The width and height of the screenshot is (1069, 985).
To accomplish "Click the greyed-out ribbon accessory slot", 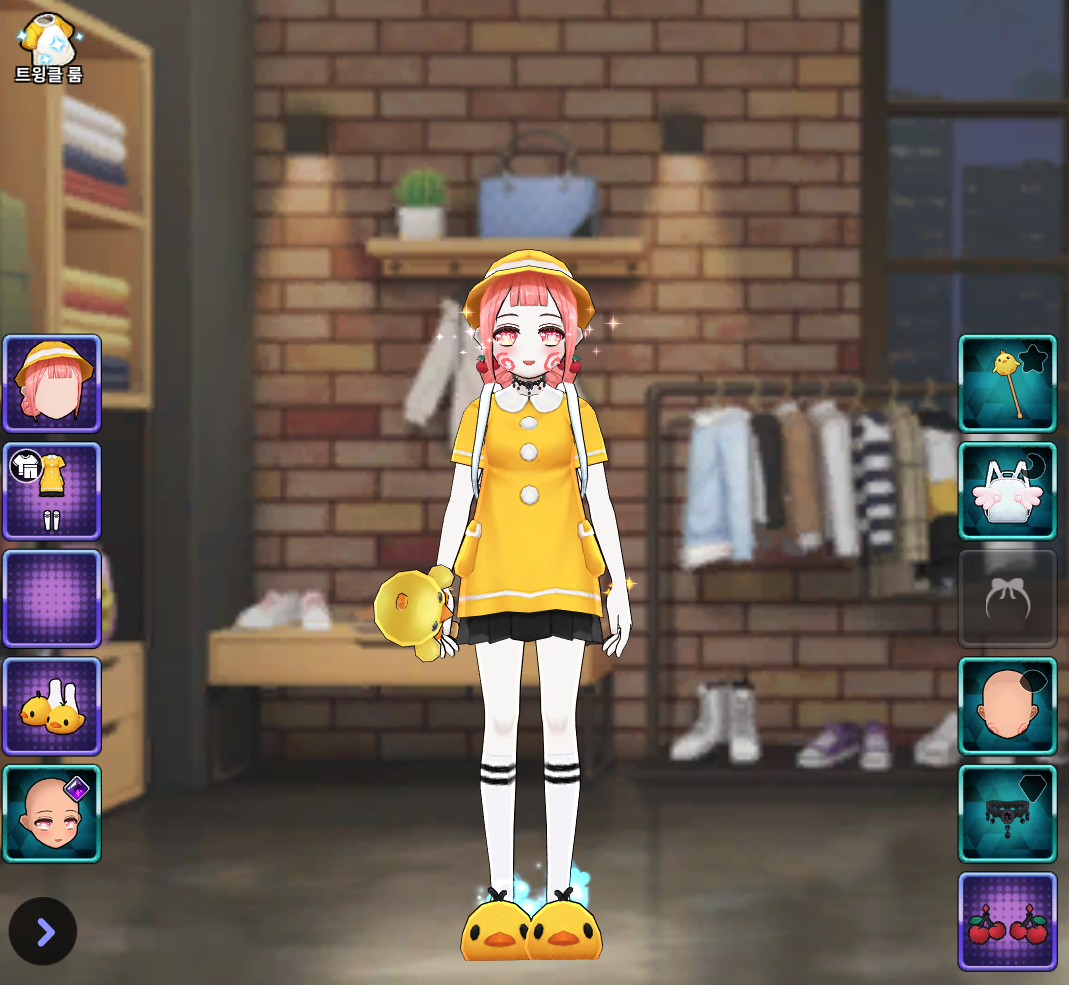I will pos(1007,598).
